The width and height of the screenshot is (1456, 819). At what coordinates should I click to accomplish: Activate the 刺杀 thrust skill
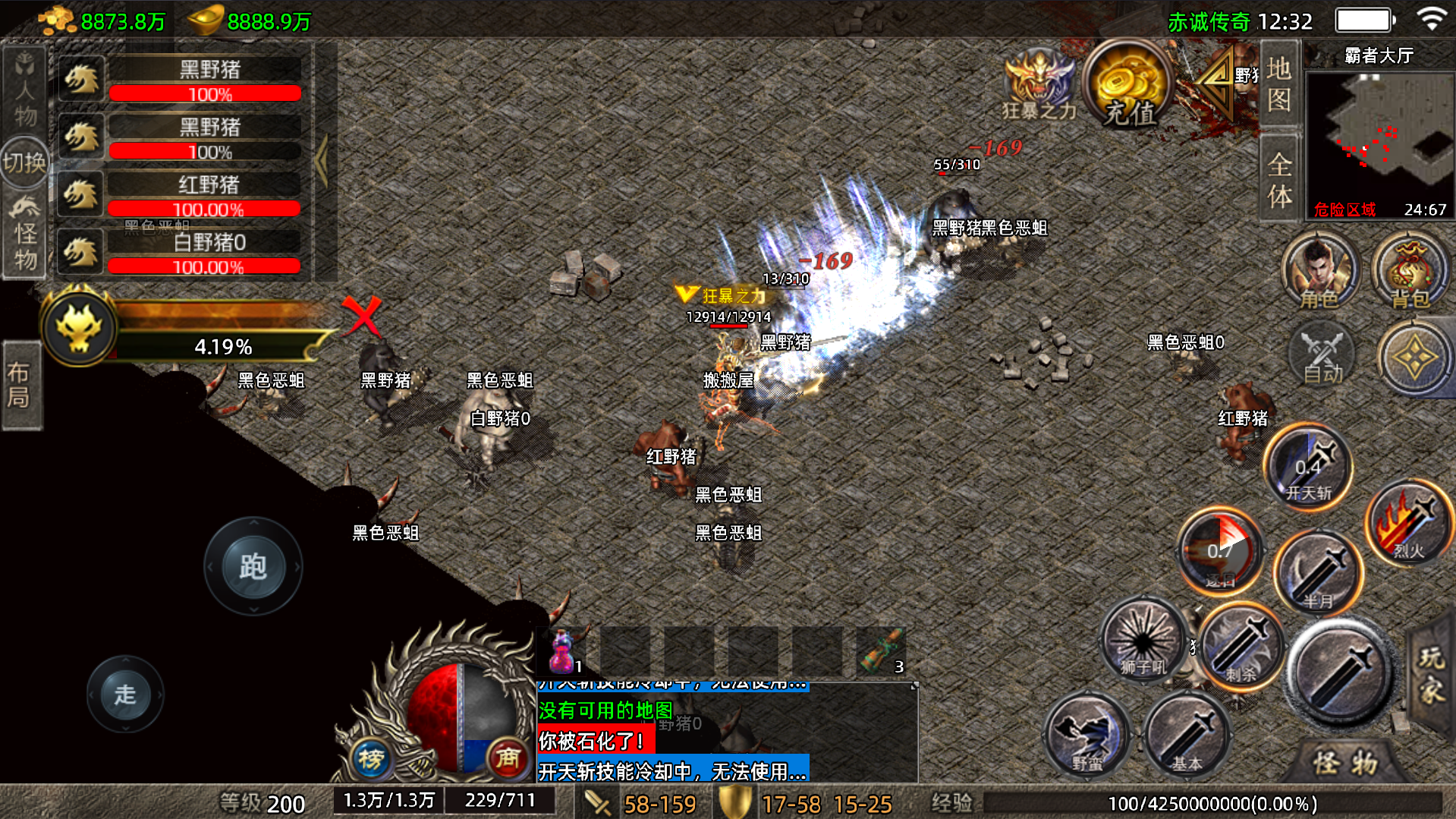pos(1241,645)
